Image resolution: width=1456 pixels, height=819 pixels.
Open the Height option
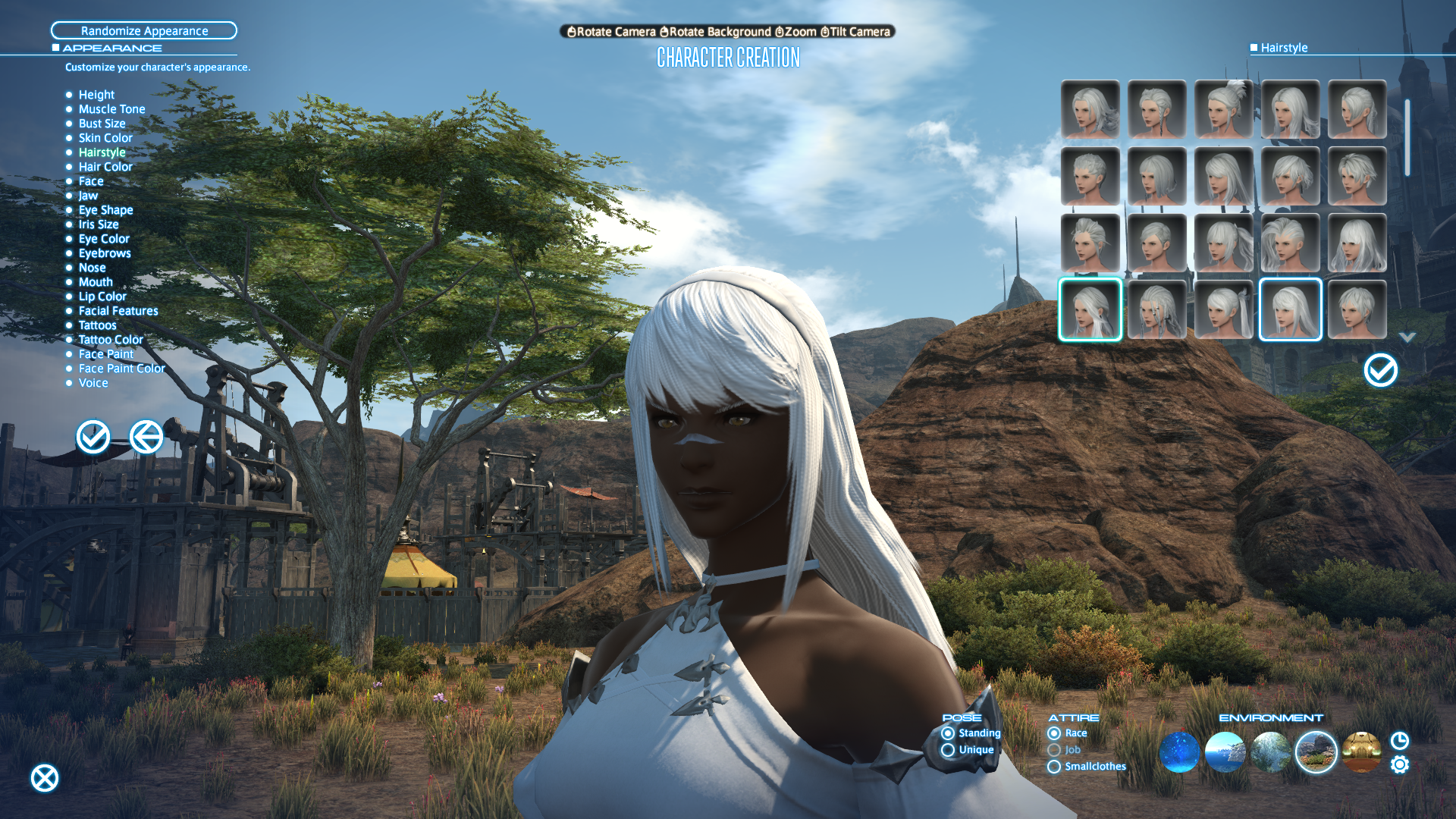96,95
